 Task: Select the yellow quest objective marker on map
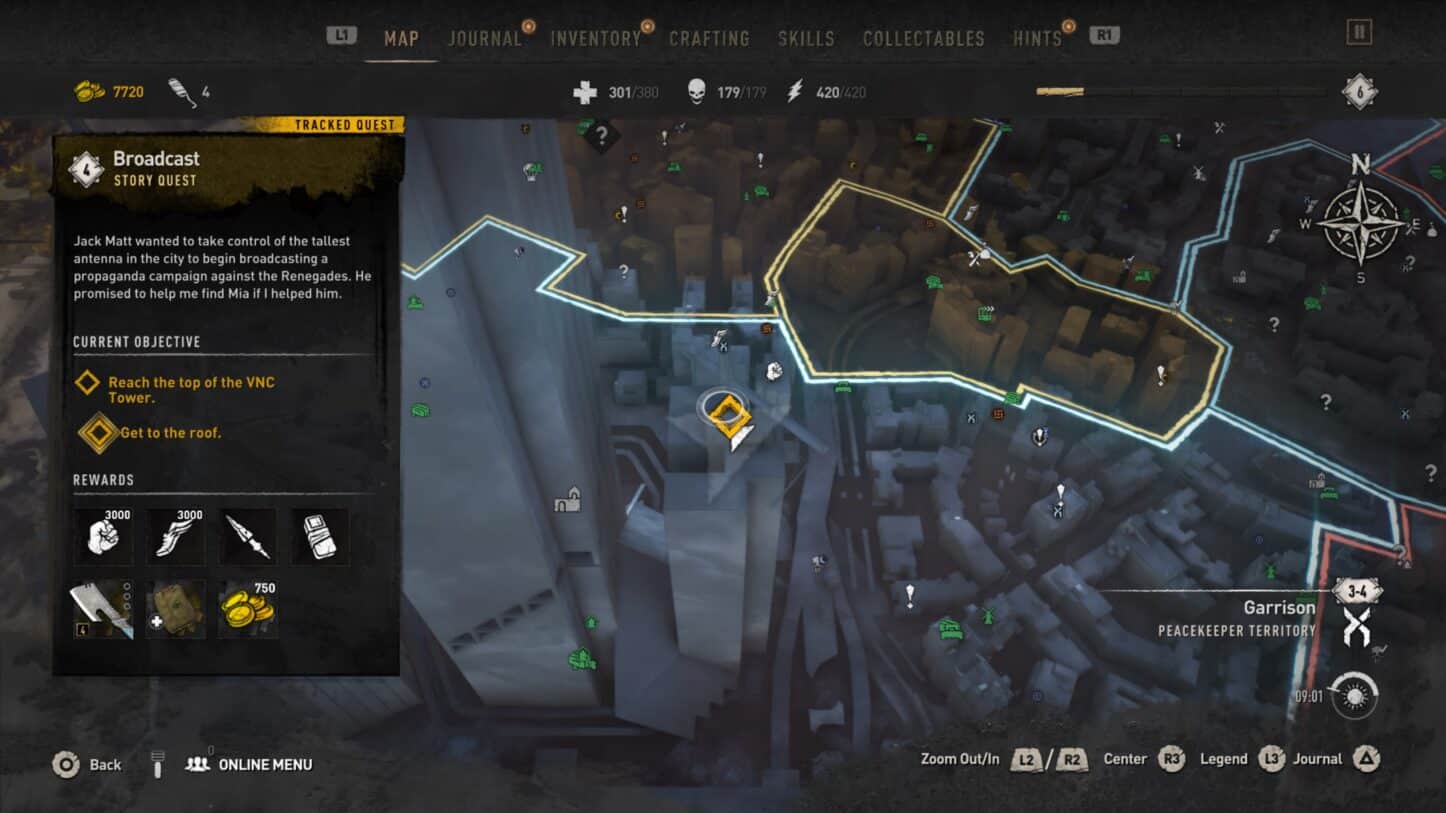click(x=727, y=413)
